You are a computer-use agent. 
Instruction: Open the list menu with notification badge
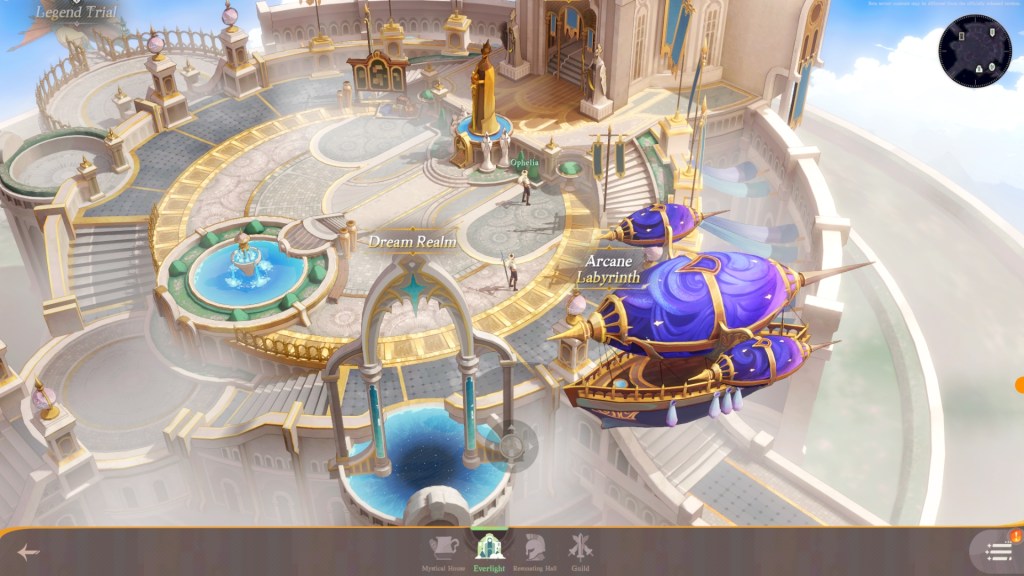pyautogui.click(x=999, y=551)
